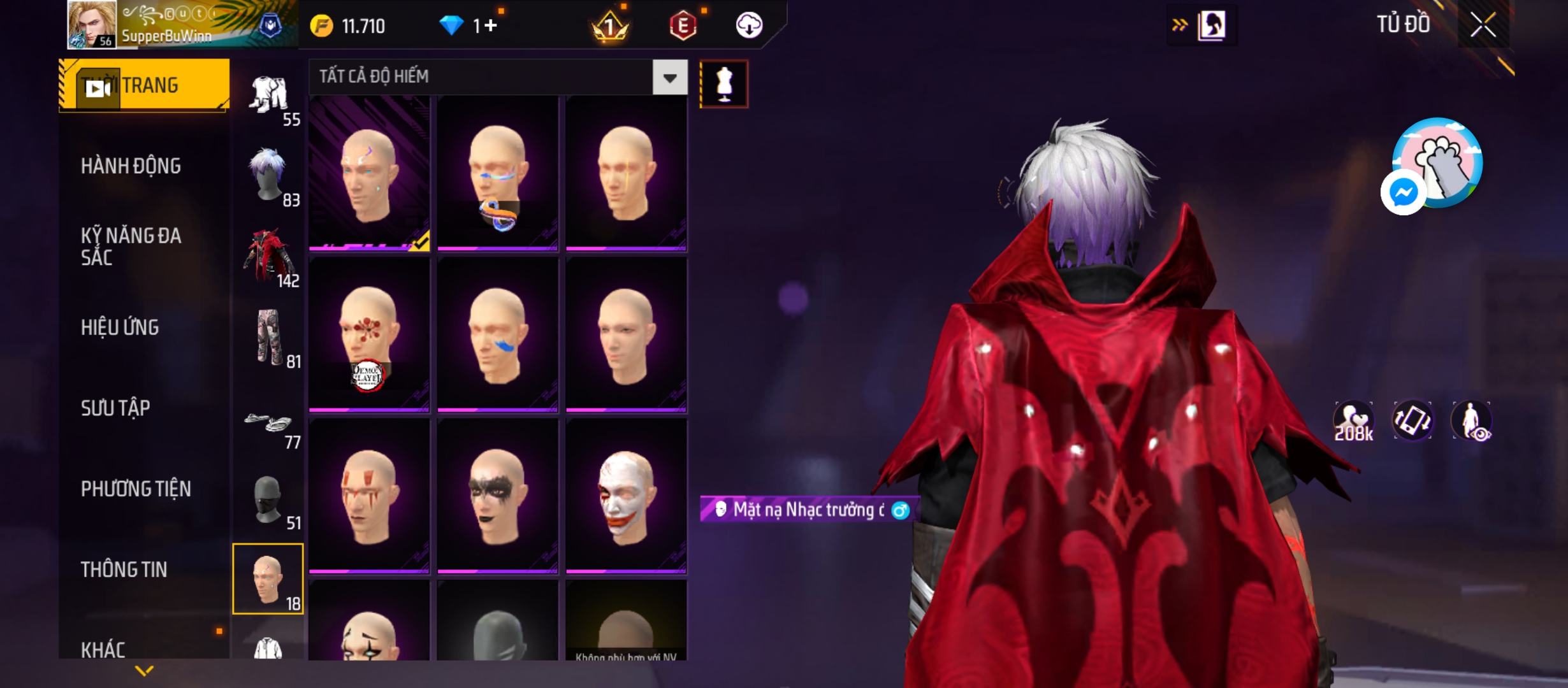Go to the Phương Tiện vehicles section
This screenshot has height=688, width=1568.
136,489
